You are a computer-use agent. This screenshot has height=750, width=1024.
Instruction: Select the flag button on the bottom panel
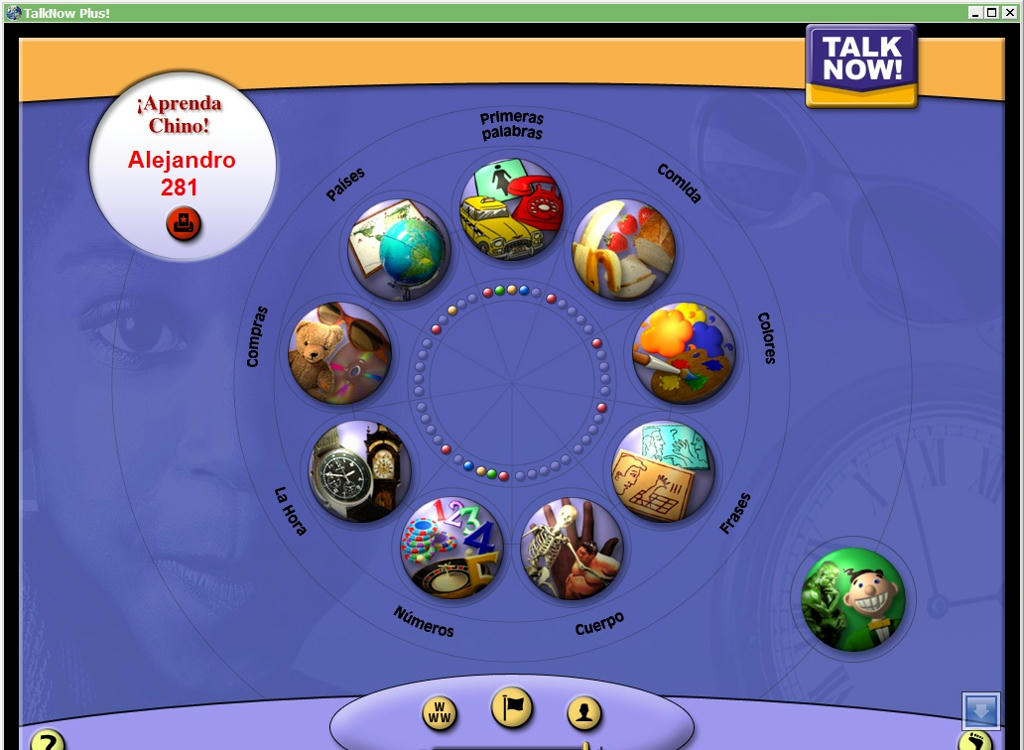tap(512, 709)
